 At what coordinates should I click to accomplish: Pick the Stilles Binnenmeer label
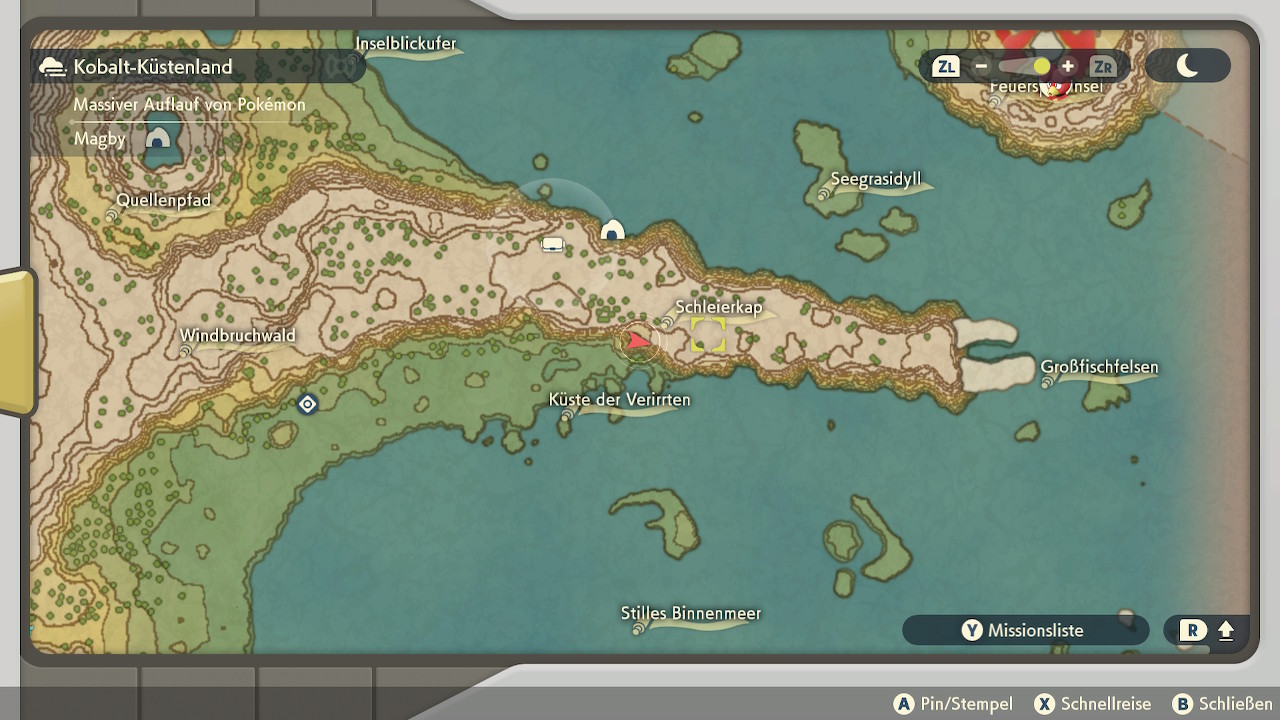click(x=690, y=614)
